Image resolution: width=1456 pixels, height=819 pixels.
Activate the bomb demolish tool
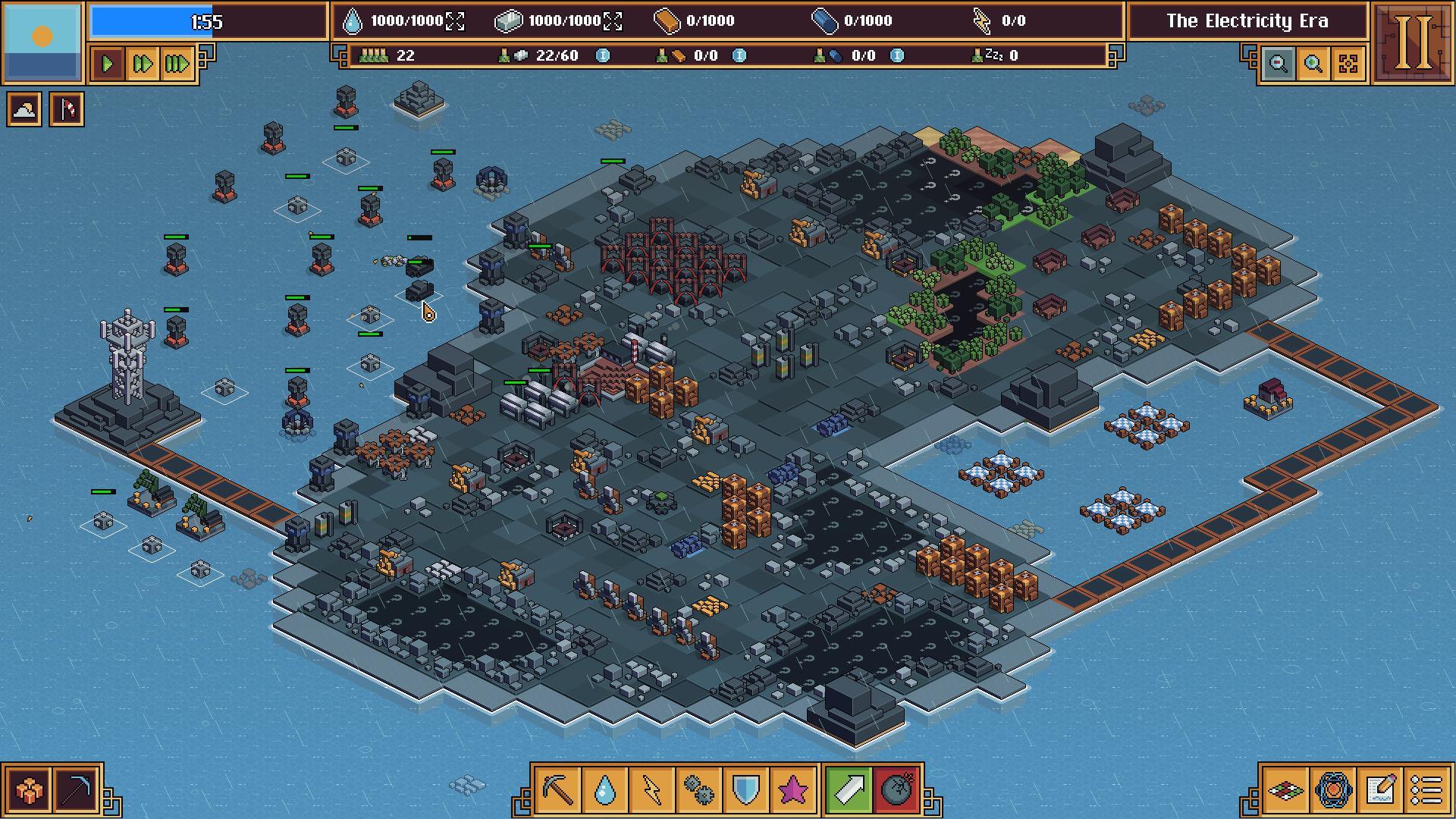895,789
